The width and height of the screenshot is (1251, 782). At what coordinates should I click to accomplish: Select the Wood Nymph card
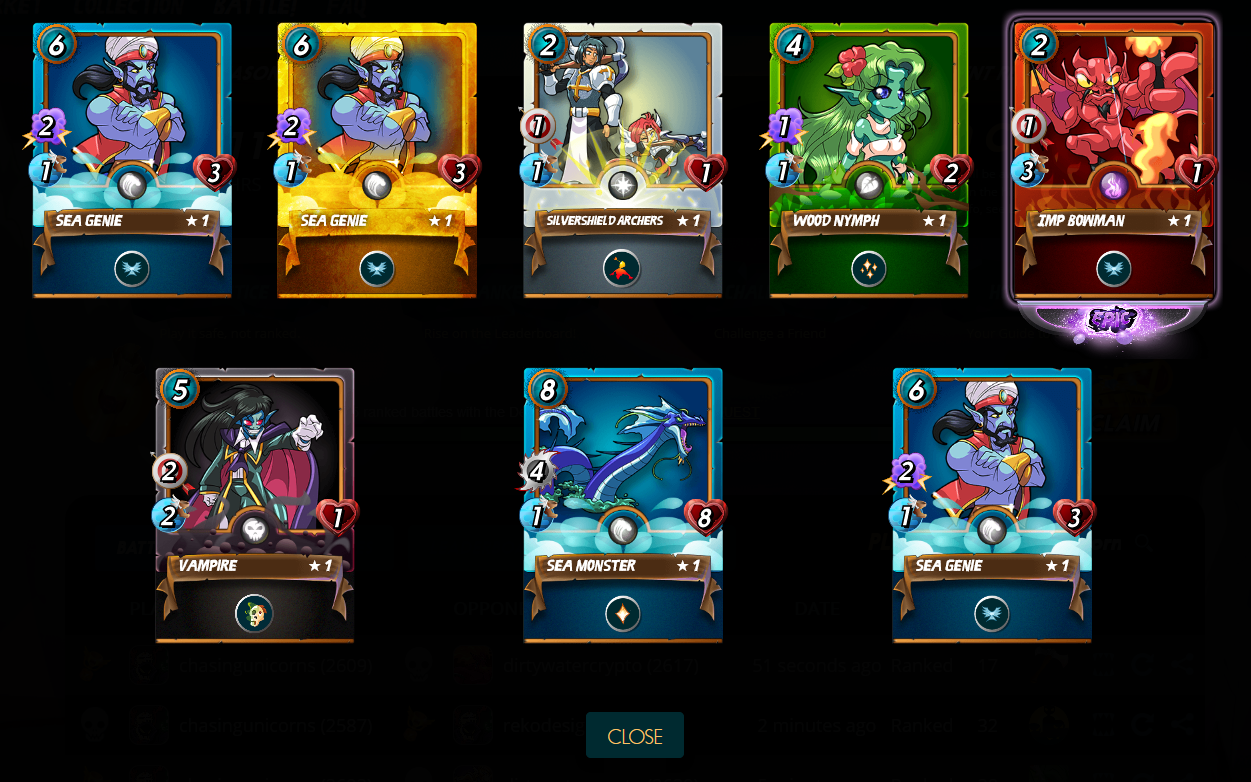point(868,160)
